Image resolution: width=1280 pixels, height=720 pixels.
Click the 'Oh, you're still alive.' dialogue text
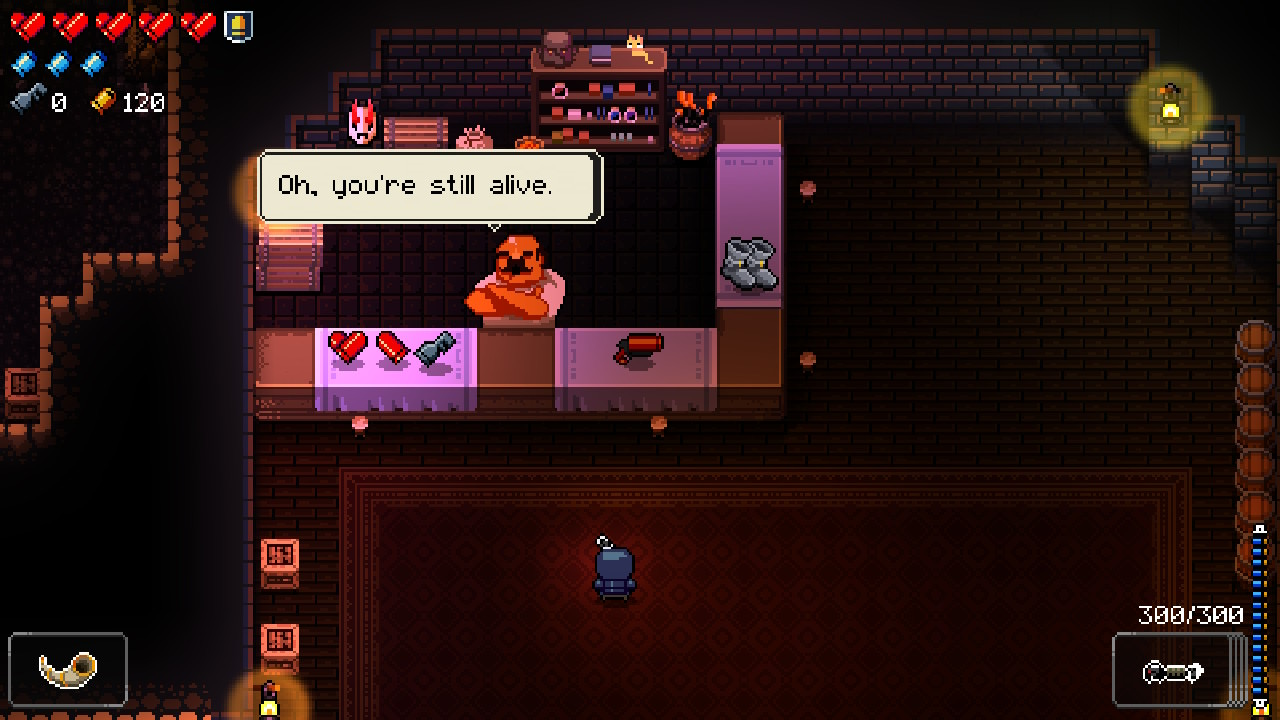(430, 183)
